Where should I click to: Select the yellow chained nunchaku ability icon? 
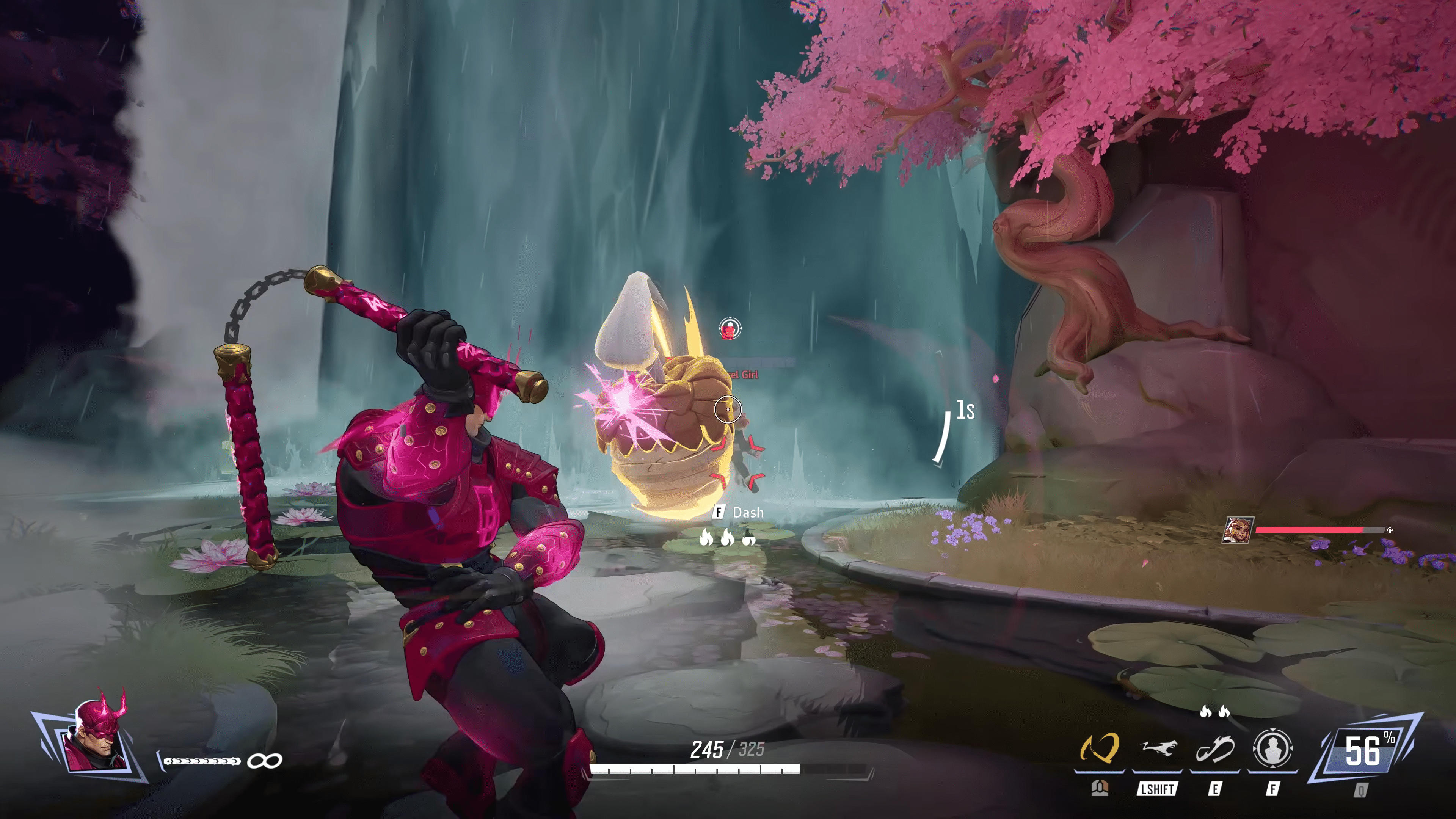point(1099,748)
